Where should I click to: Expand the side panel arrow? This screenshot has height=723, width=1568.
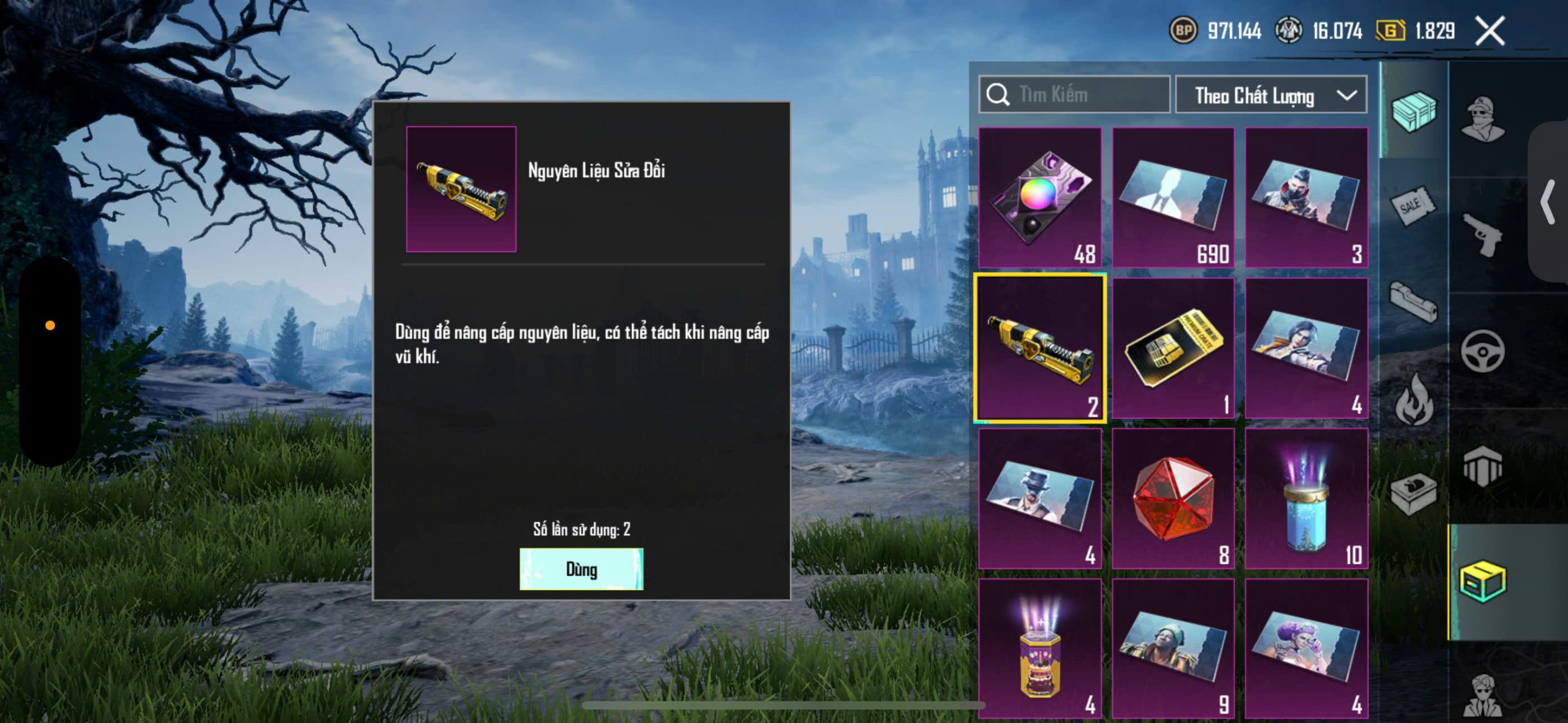[x=1548, y=202]
